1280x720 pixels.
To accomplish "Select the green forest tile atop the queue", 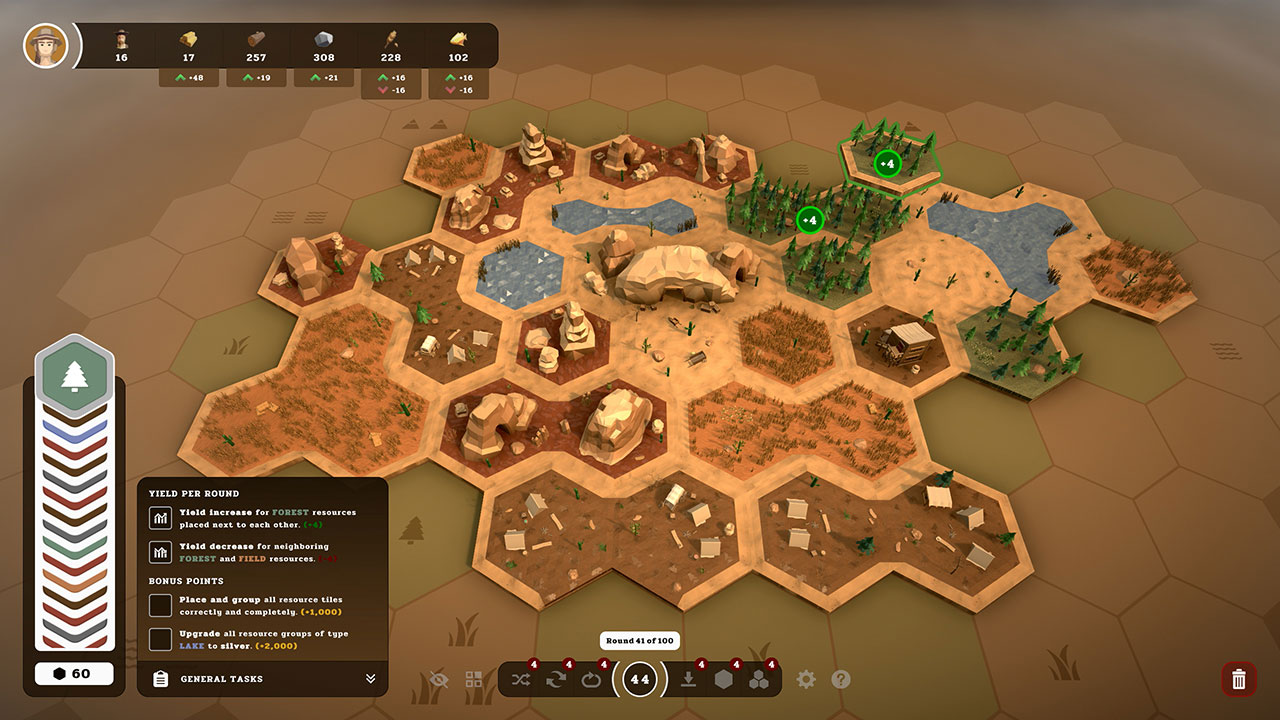I will click(x=74, y=375).
